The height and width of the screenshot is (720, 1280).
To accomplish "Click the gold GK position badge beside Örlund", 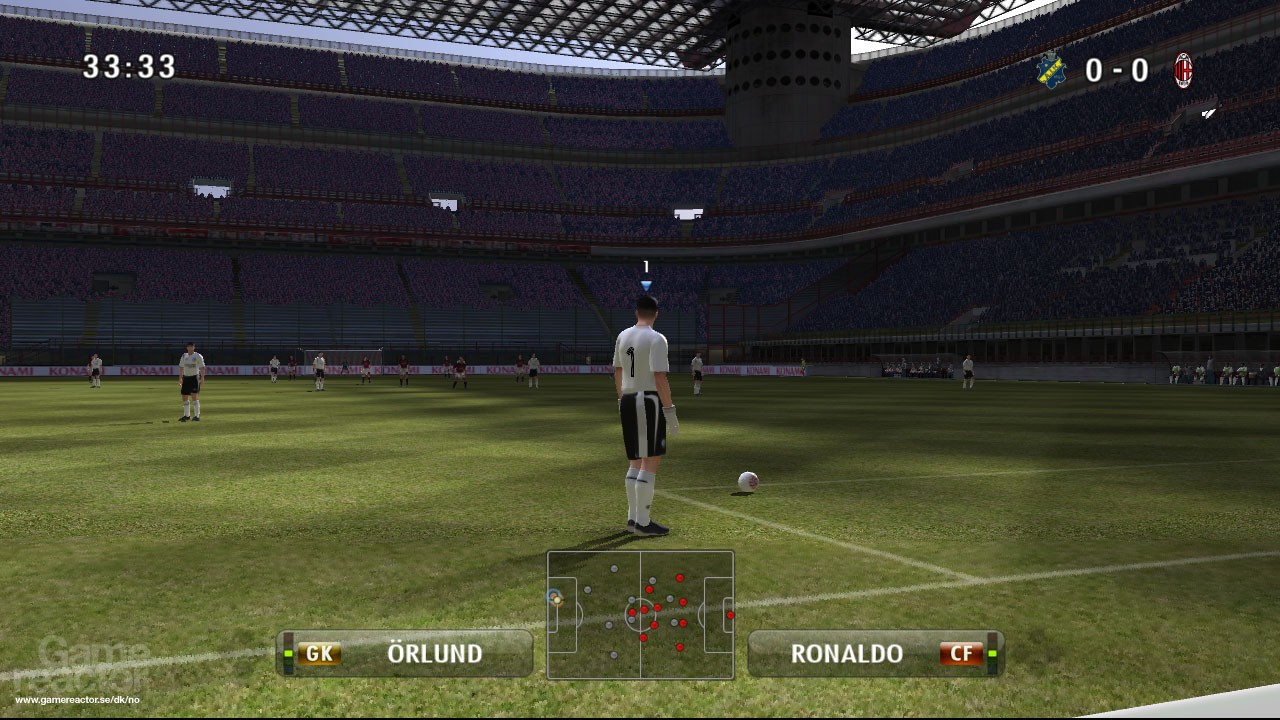I will (x=318, y=653).
